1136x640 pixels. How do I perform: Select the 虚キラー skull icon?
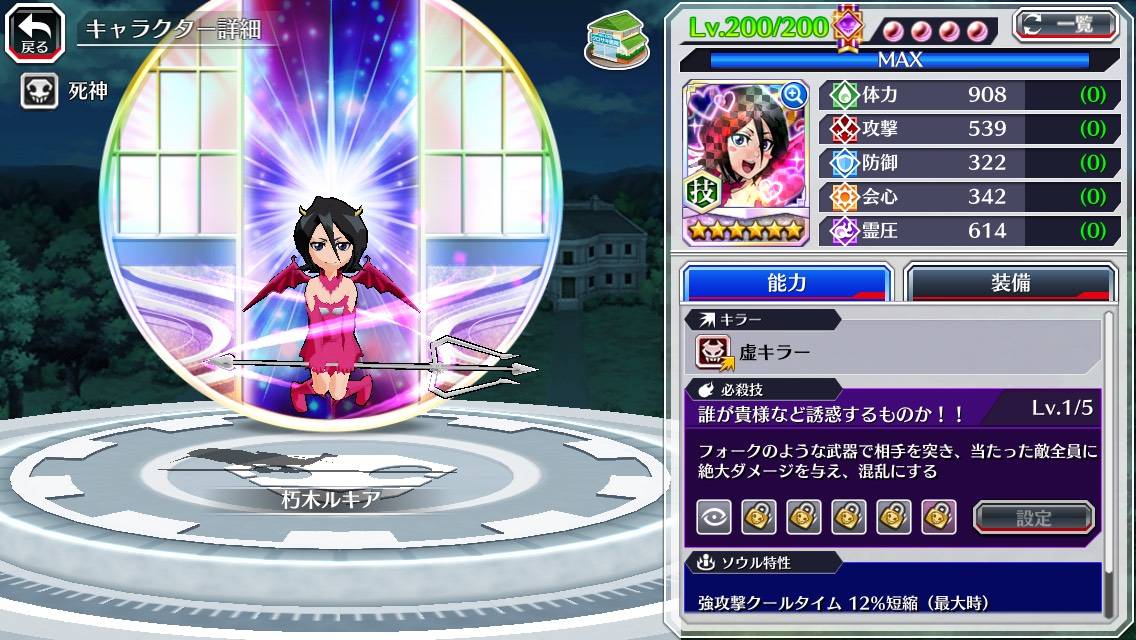[715, 352]
